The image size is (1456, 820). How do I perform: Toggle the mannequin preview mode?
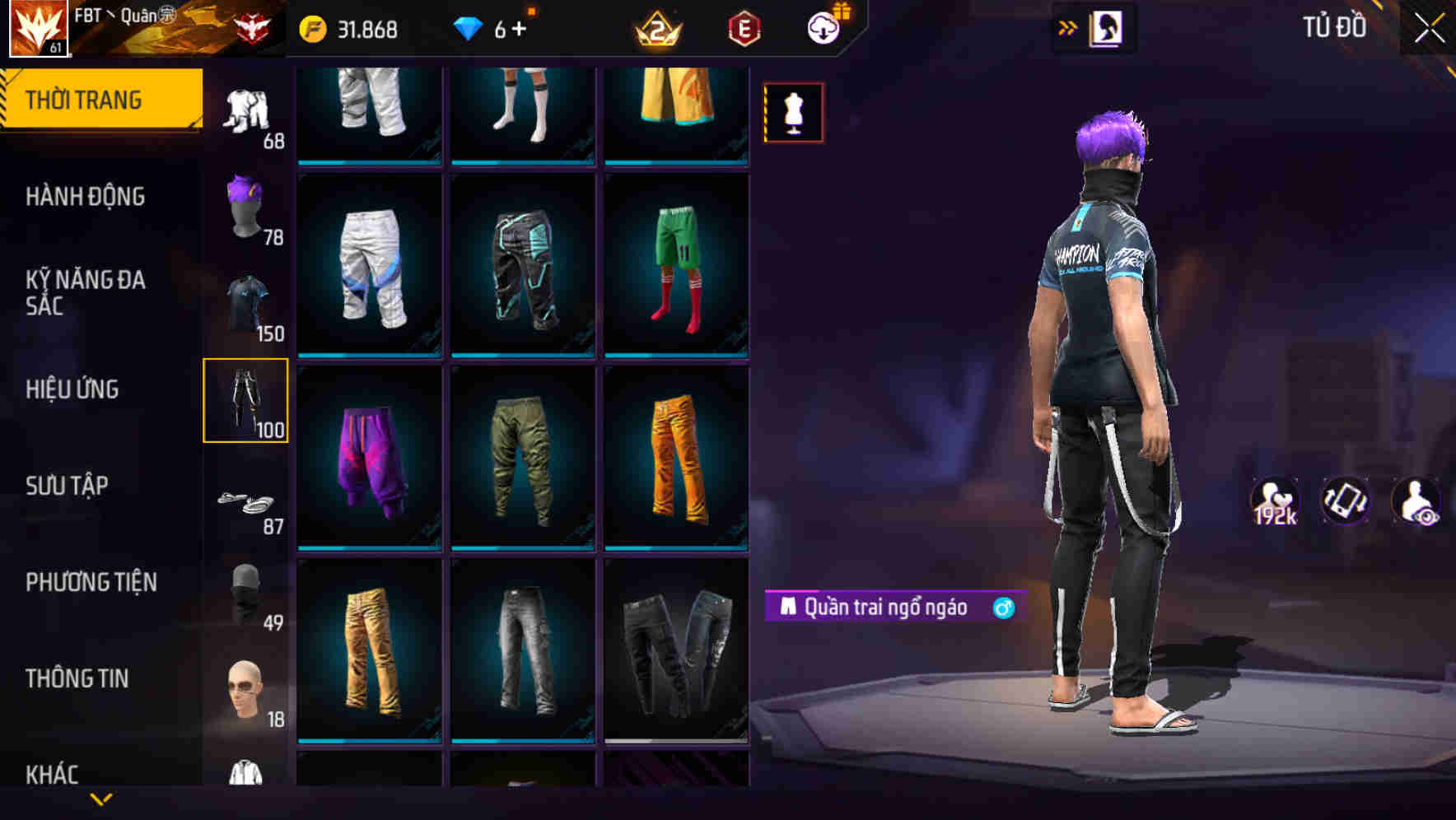coord(793,111)
